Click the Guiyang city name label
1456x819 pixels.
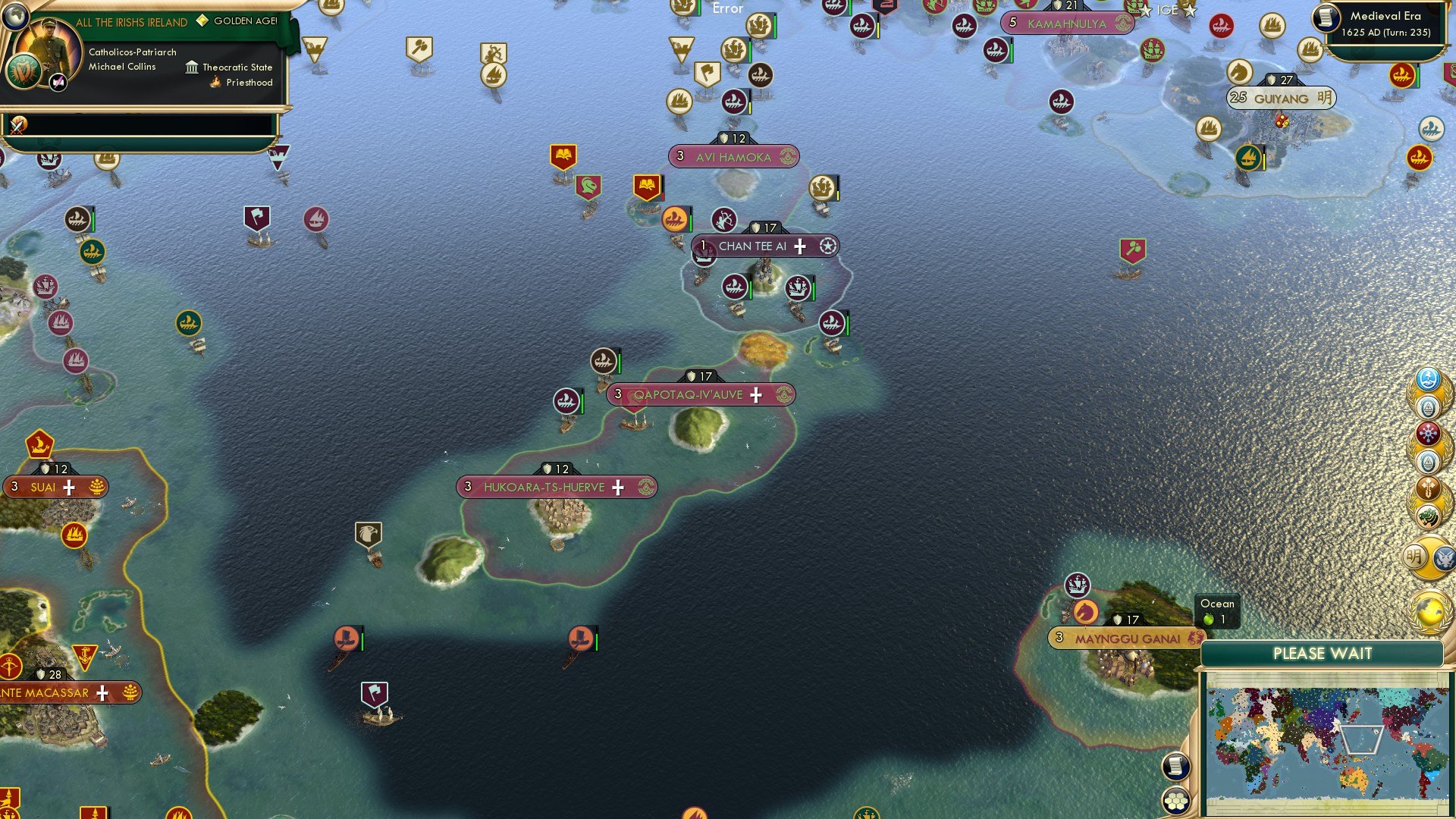1281,98
